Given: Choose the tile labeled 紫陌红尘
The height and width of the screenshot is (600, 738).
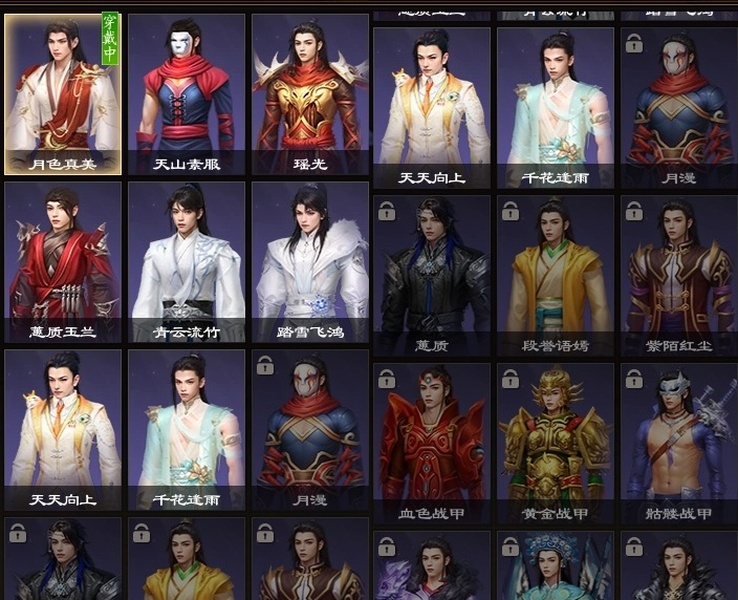Looking at the screenshot, I should (679, 275).
